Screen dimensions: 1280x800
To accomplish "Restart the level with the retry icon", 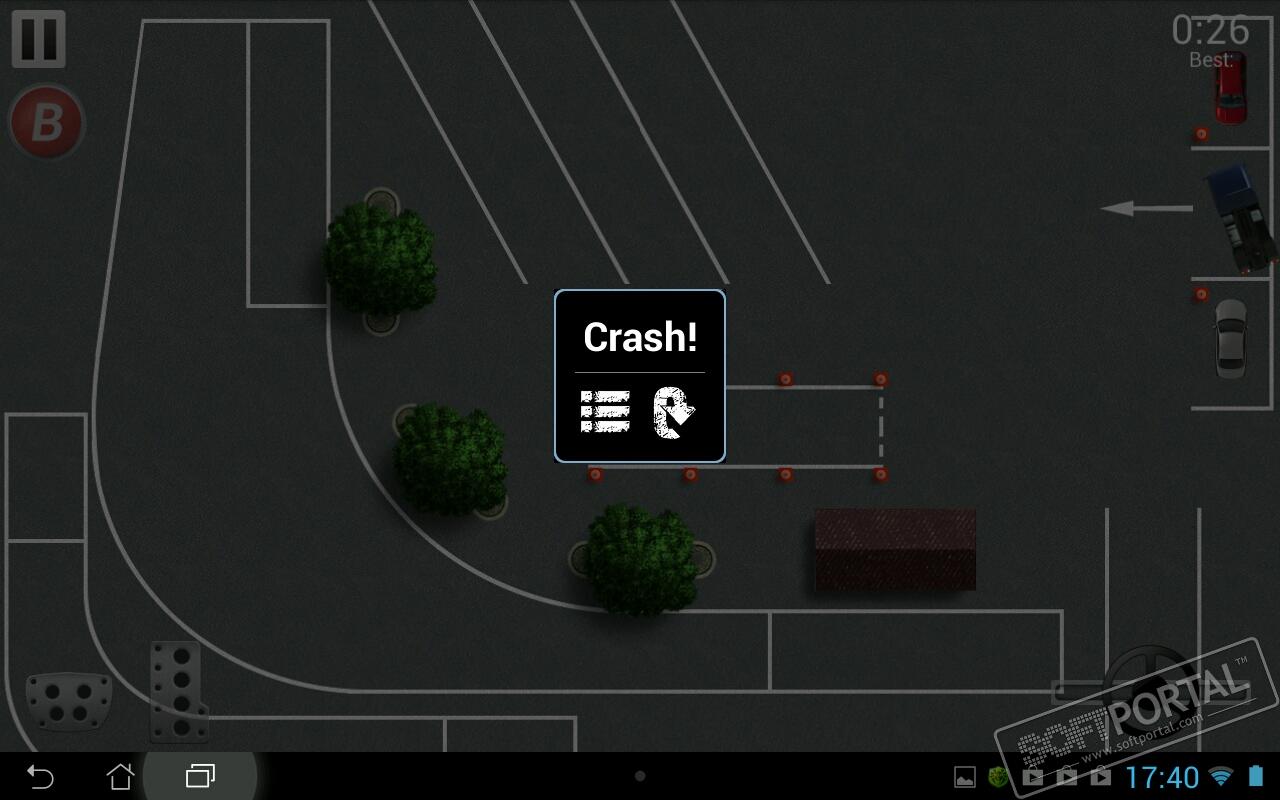I will [x=674, y=411].
